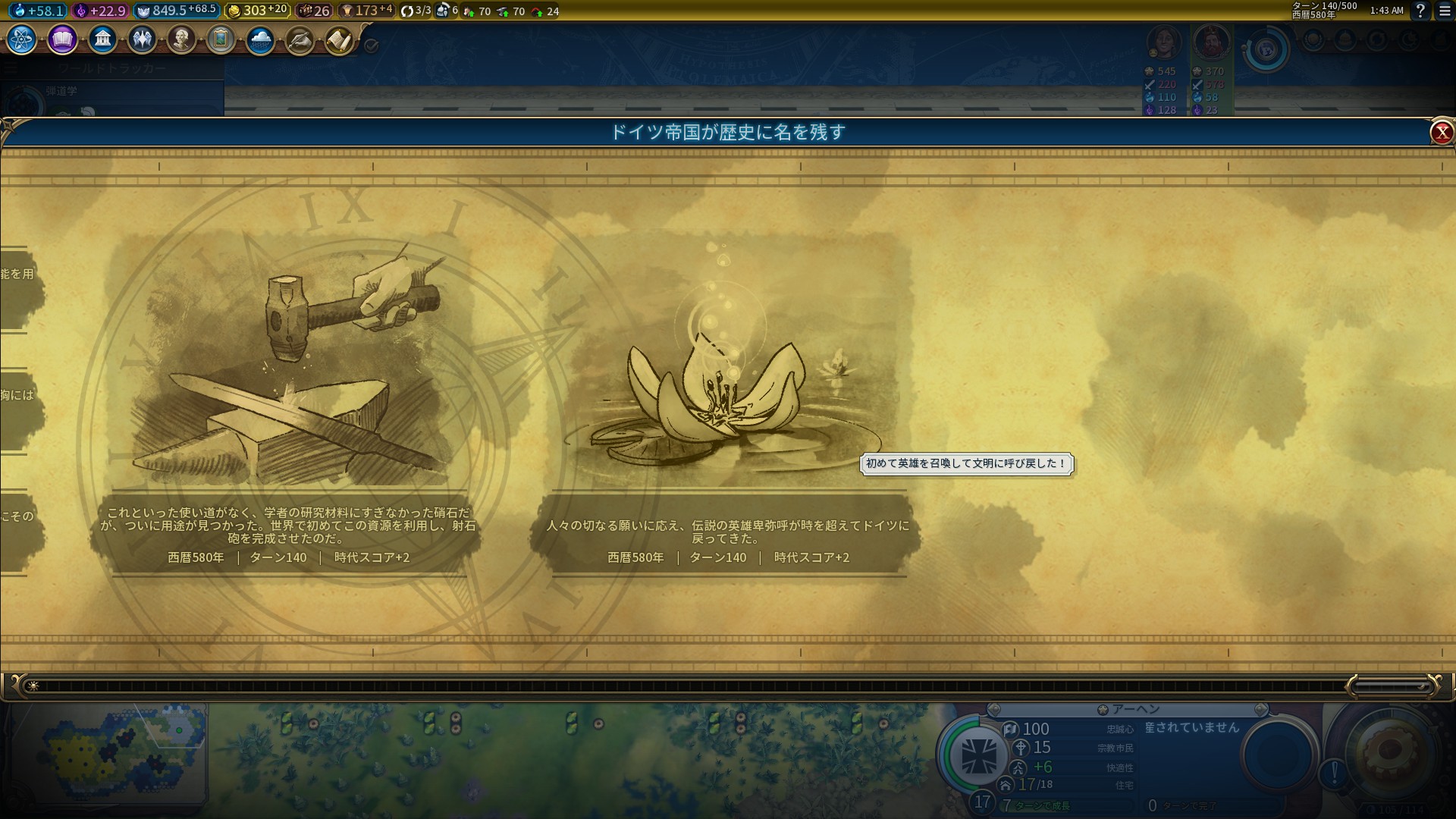Click the timeline scrubber handle

[1395, 685]
